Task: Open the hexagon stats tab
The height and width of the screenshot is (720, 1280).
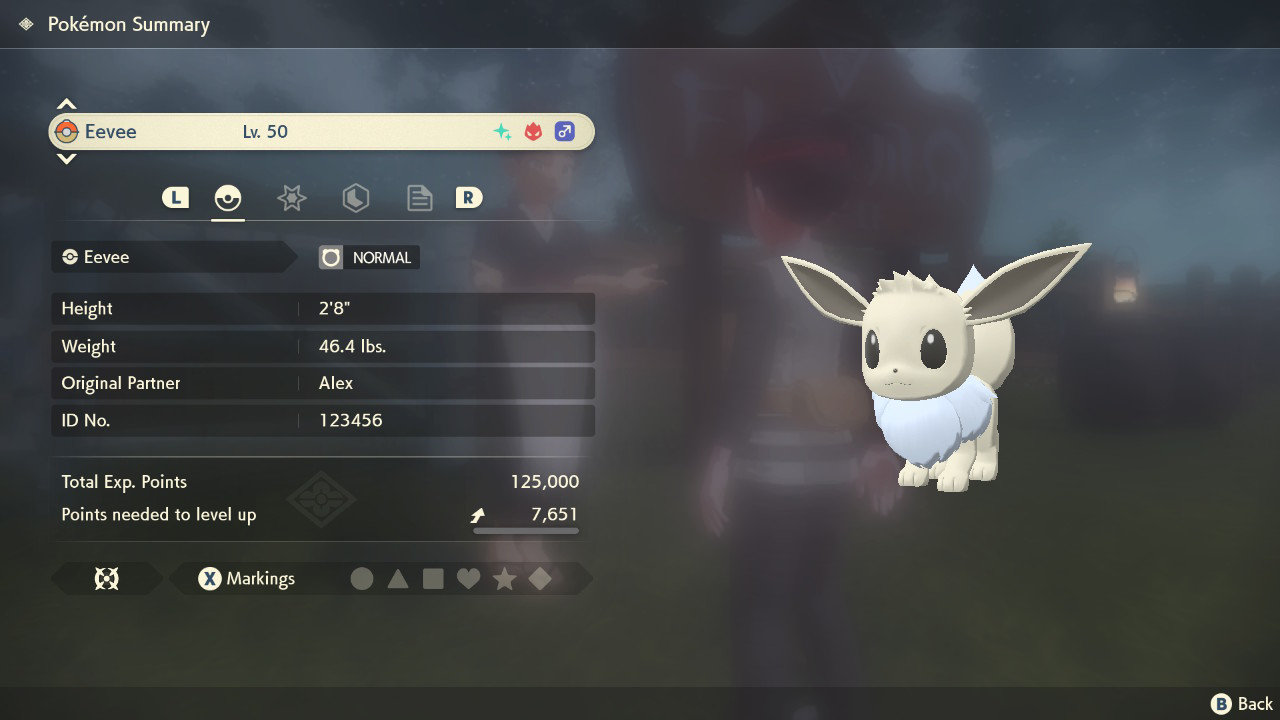Action: tap(355, 197)
